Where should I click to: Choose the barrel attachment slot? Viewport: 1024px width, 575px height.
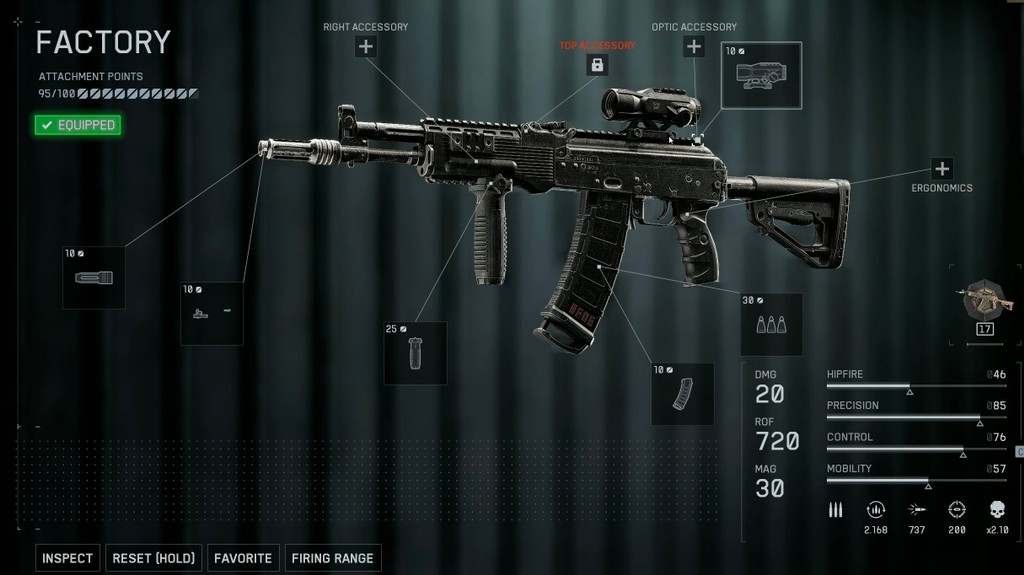pos(212,313)
